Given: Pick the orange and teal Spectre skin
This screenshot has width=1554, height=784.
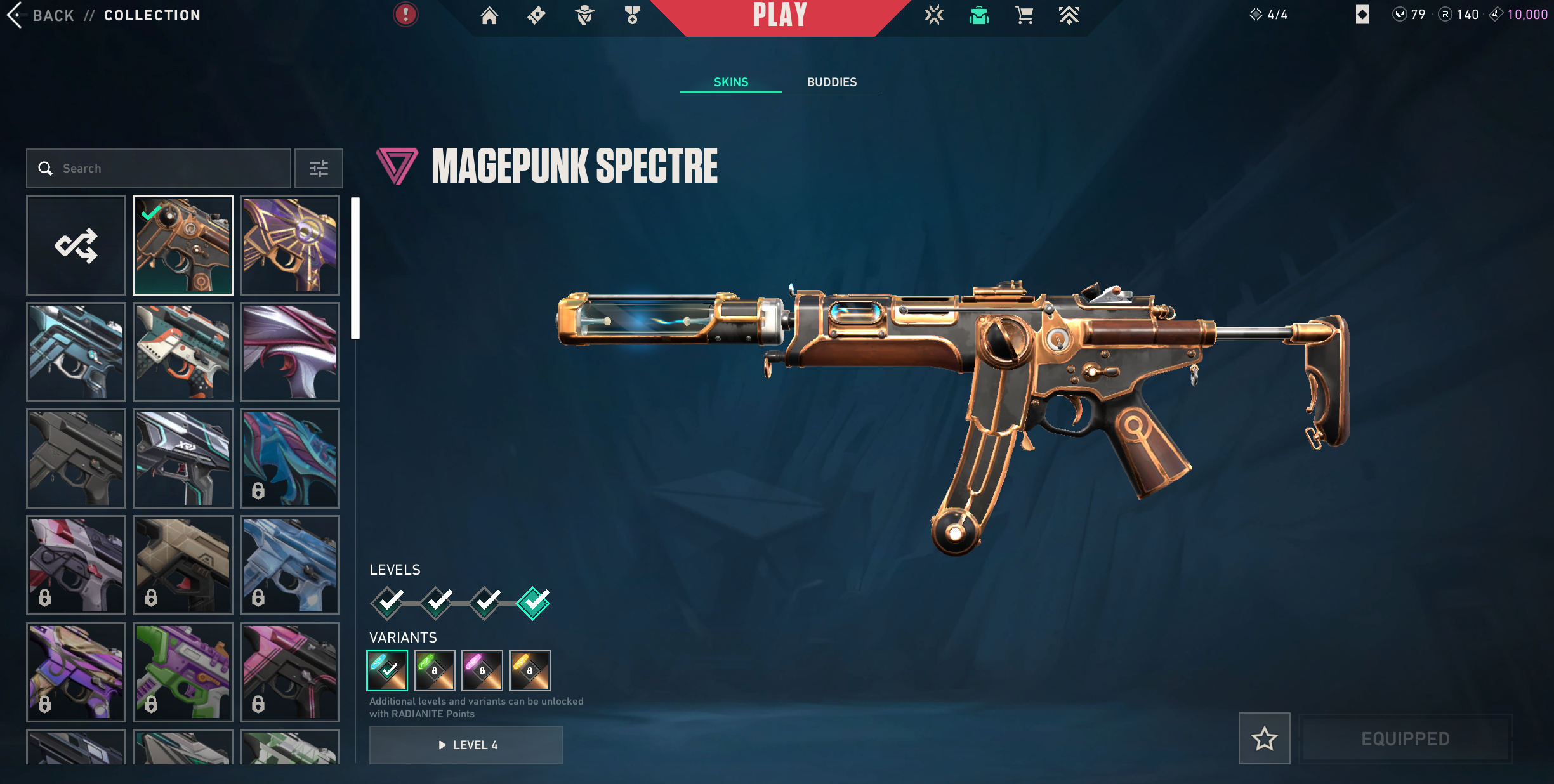Looking at the screenshot, I should point(183,352).
